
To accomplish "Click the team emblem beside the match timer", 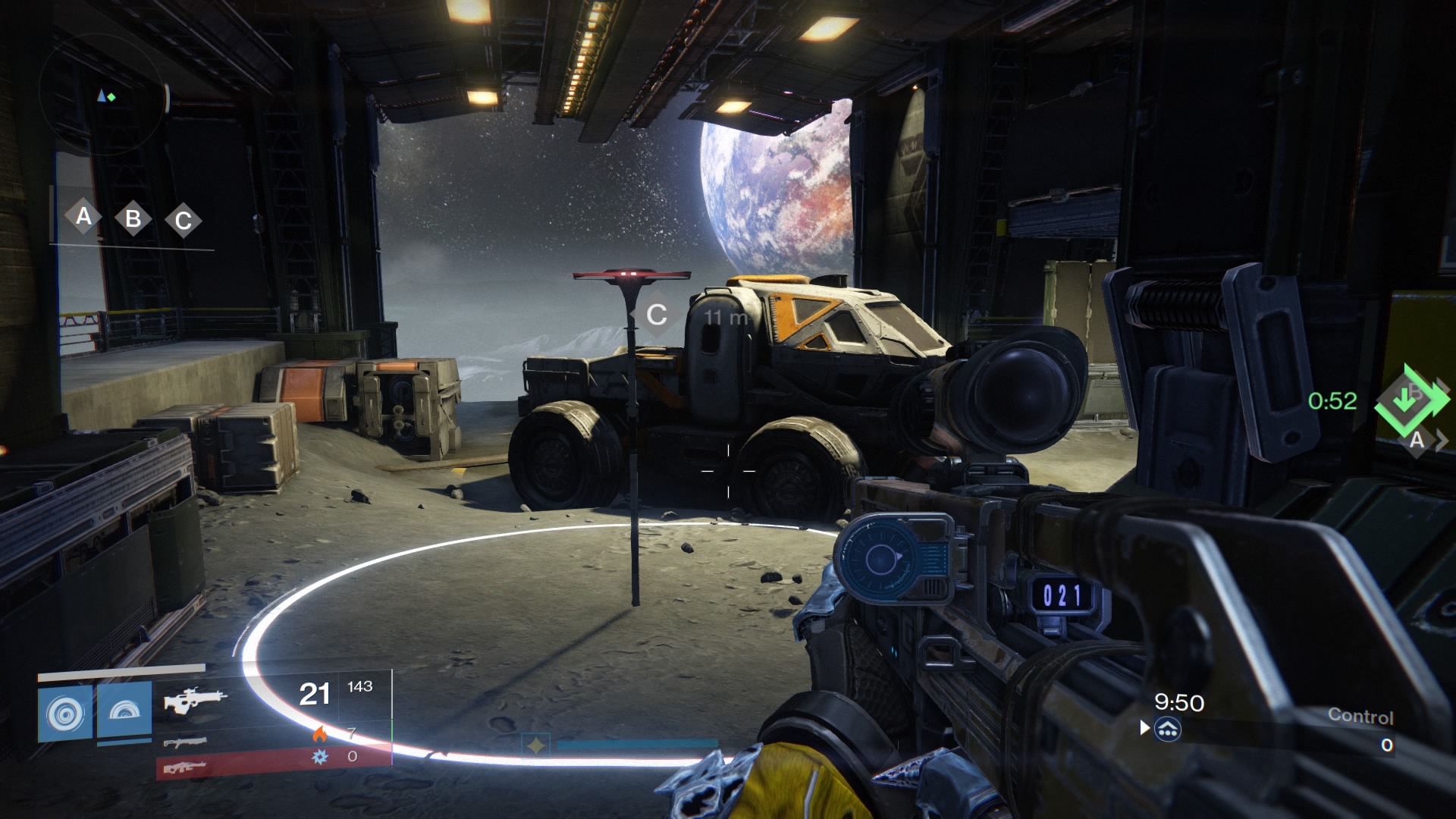I will click(1168, 730).
